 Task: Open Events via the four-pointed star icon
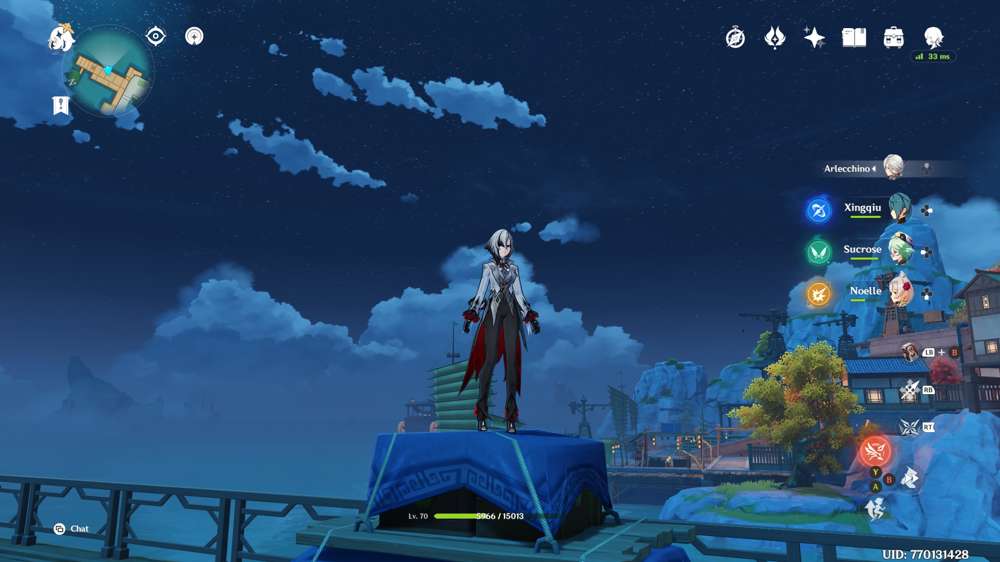[x=815, y=38]
